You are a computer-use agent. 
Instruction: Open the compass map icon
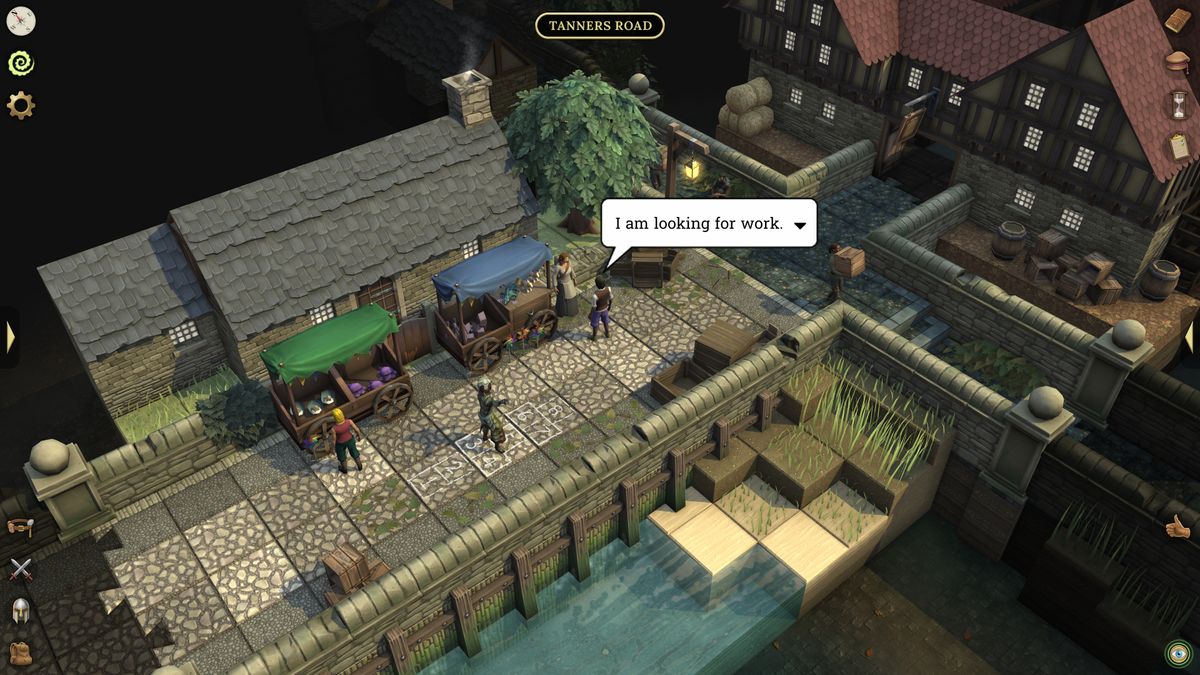20,21
